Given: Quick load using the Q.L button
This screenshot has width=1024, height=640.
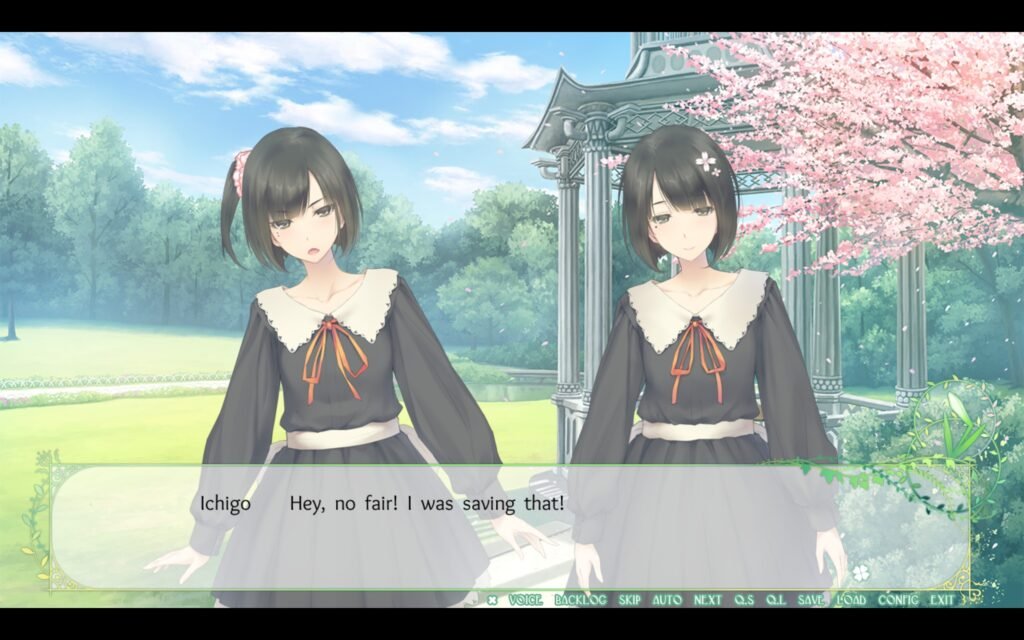Looking at the screenshot, I should (x=775, y=600).
